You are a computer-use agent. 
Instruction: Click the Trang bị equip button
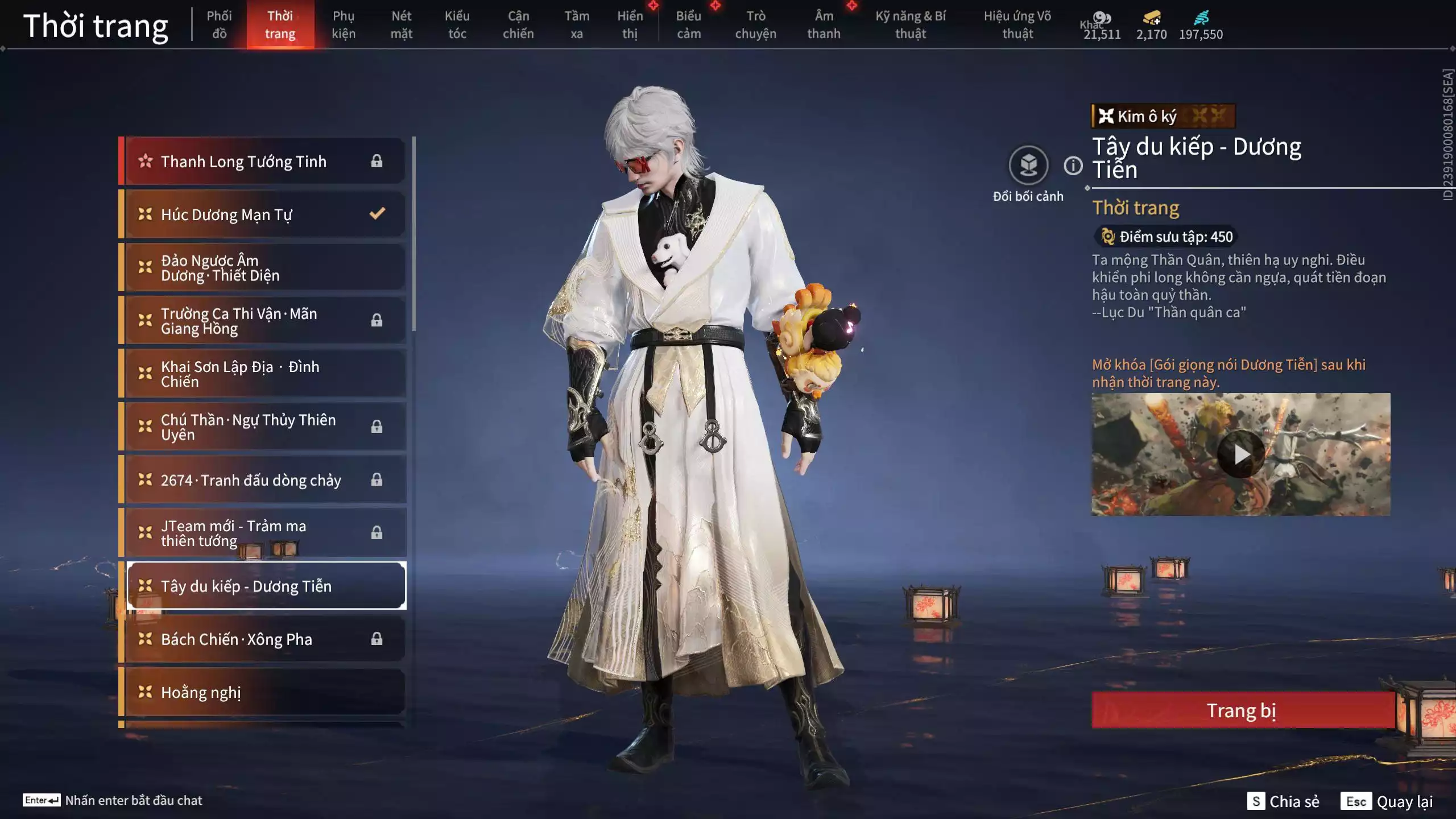click(x=1242, y=710)
